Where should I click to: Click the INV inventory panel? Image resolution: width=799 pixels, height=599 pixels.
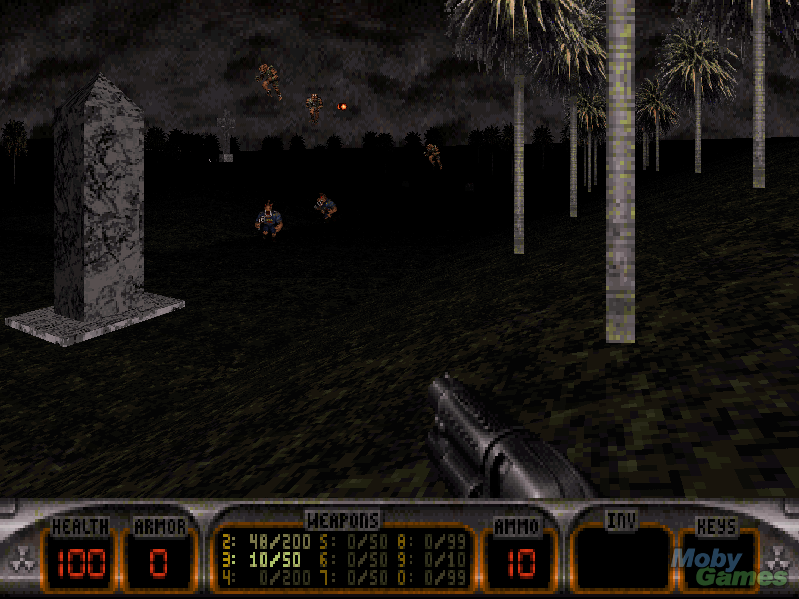coord(621,557)
